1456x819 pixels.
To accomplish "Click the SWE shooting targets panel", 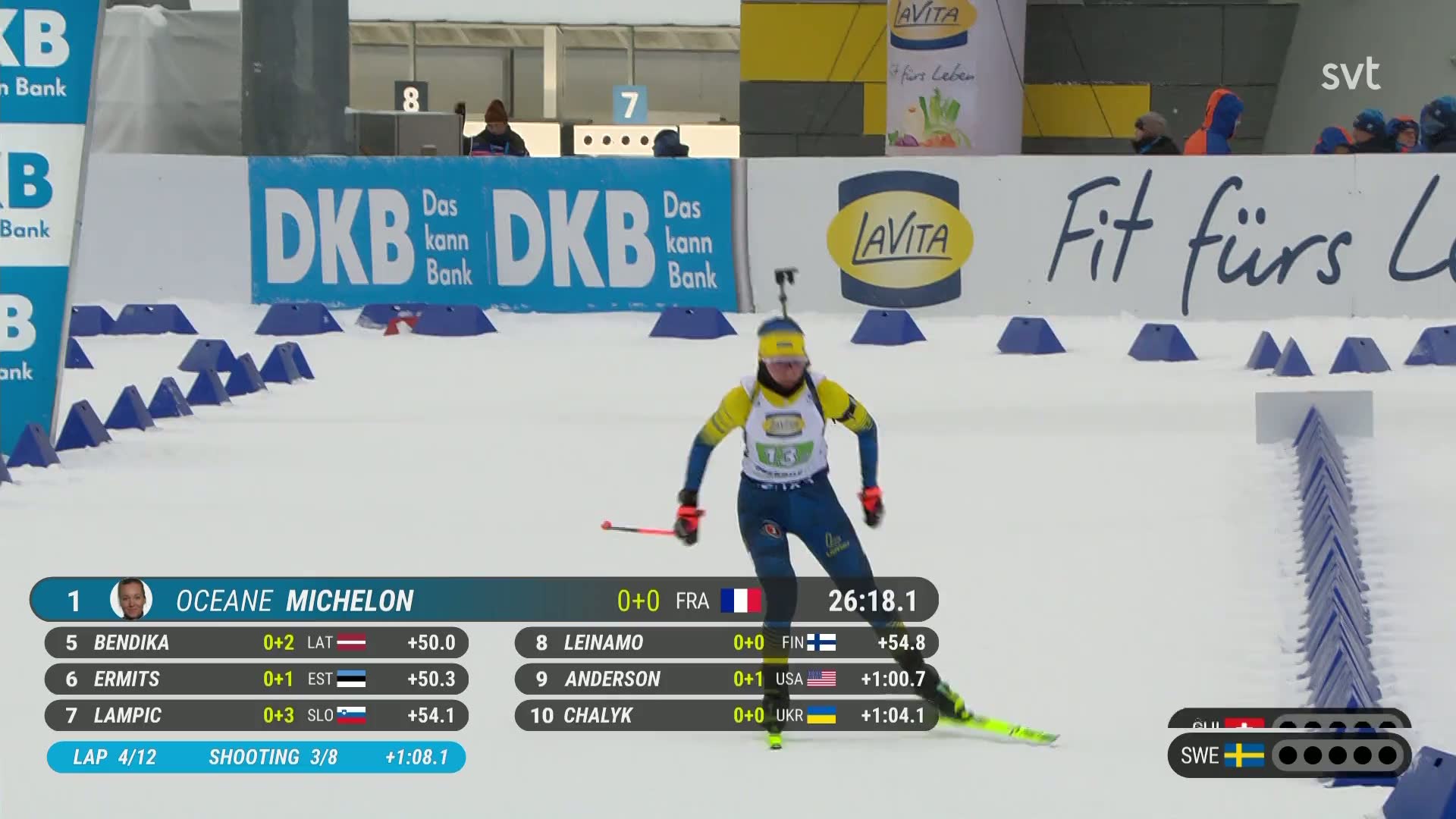I will pyautogui.click(x=1288, y=755).
